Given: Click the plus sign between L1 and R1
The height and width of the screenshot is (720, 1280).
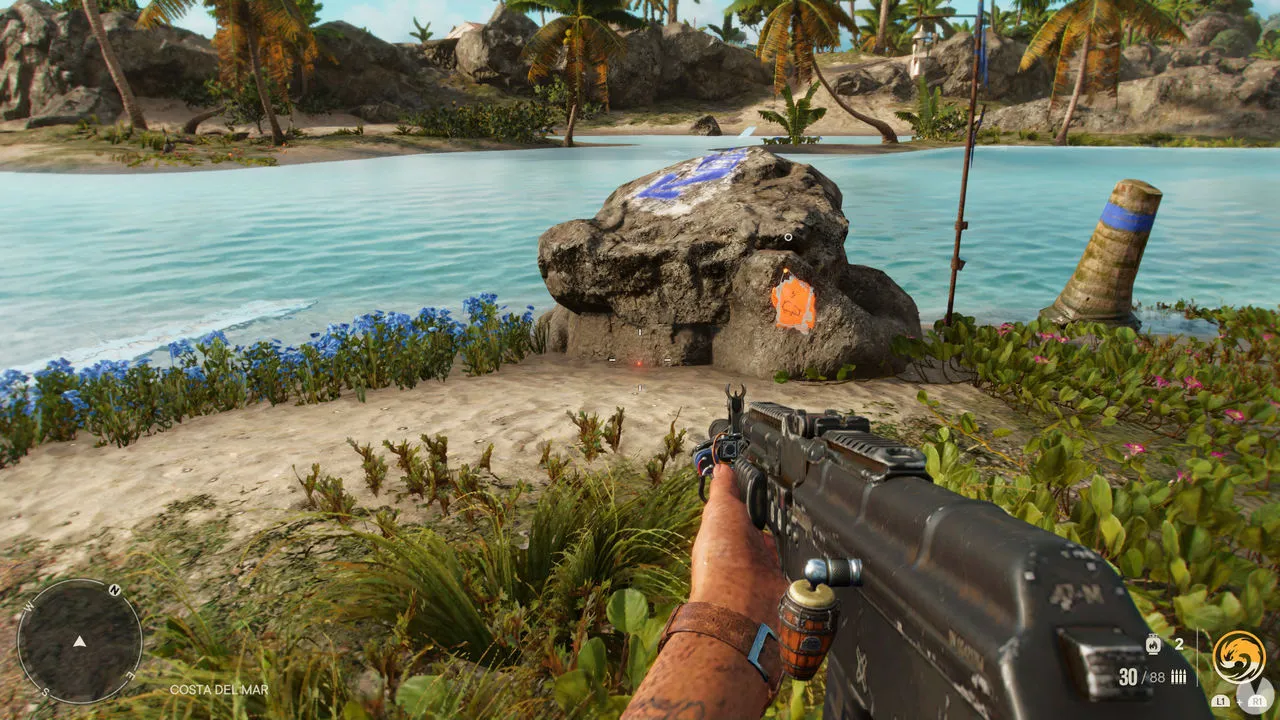Looking at the screenshot, I should point(1242,701).
